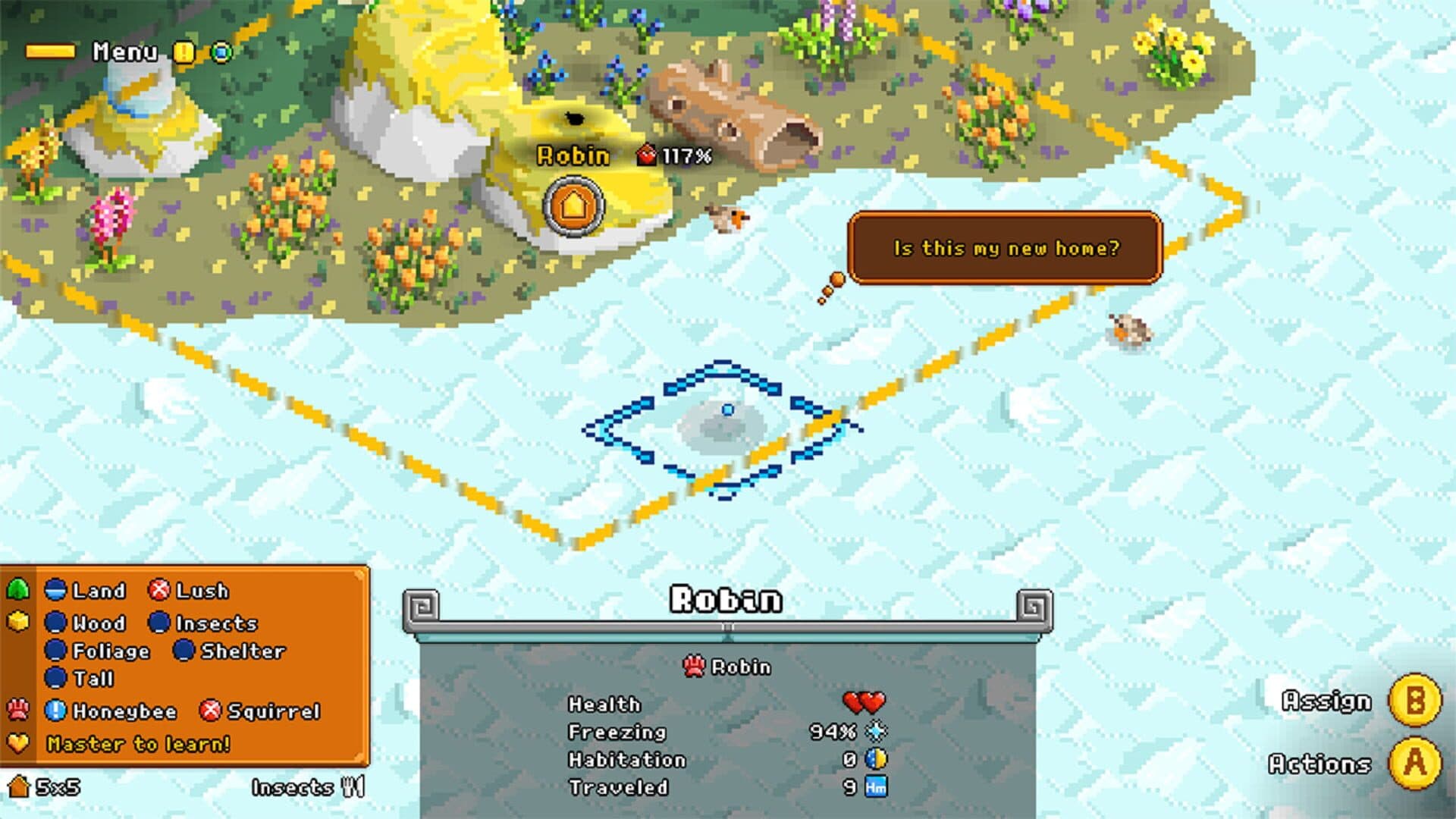1456x819 pixels.
Task: Click the Squirrel red cross indicator
Action: (x=210, y=711)
